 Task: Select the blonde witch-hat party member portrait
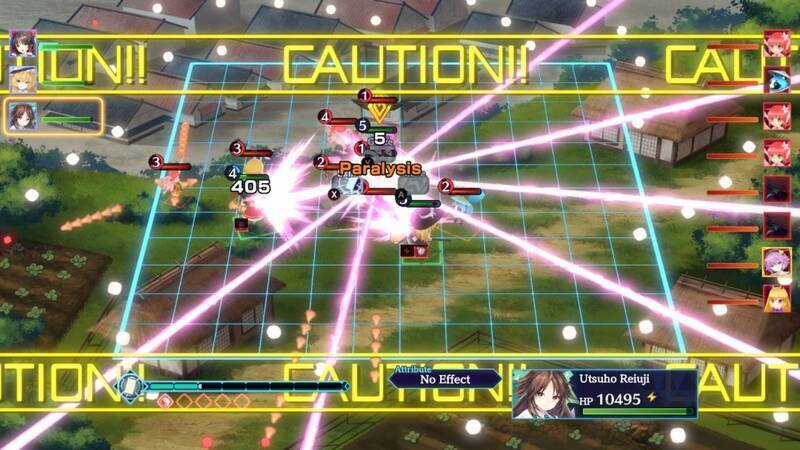click(x=22, y=79)
